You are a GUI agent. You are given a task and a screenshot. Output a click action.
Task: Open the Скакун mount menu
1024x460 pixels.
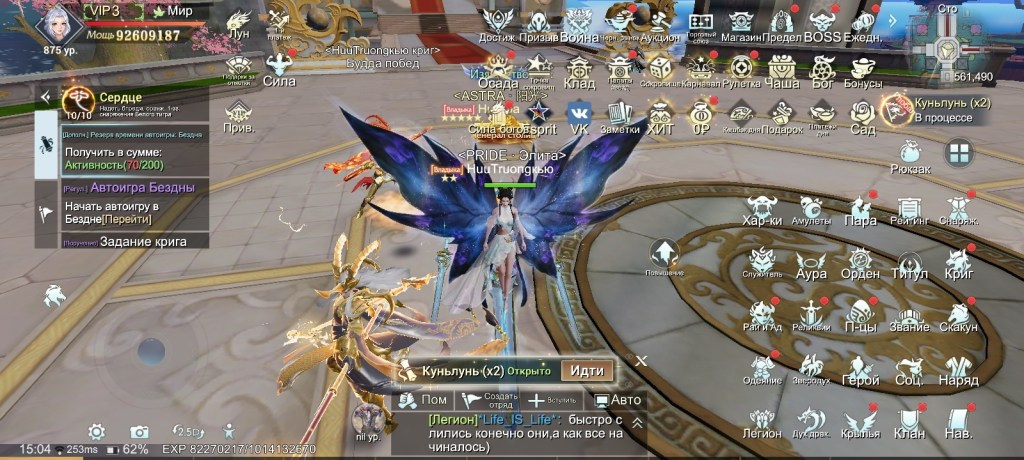click(x=959, y=314)
